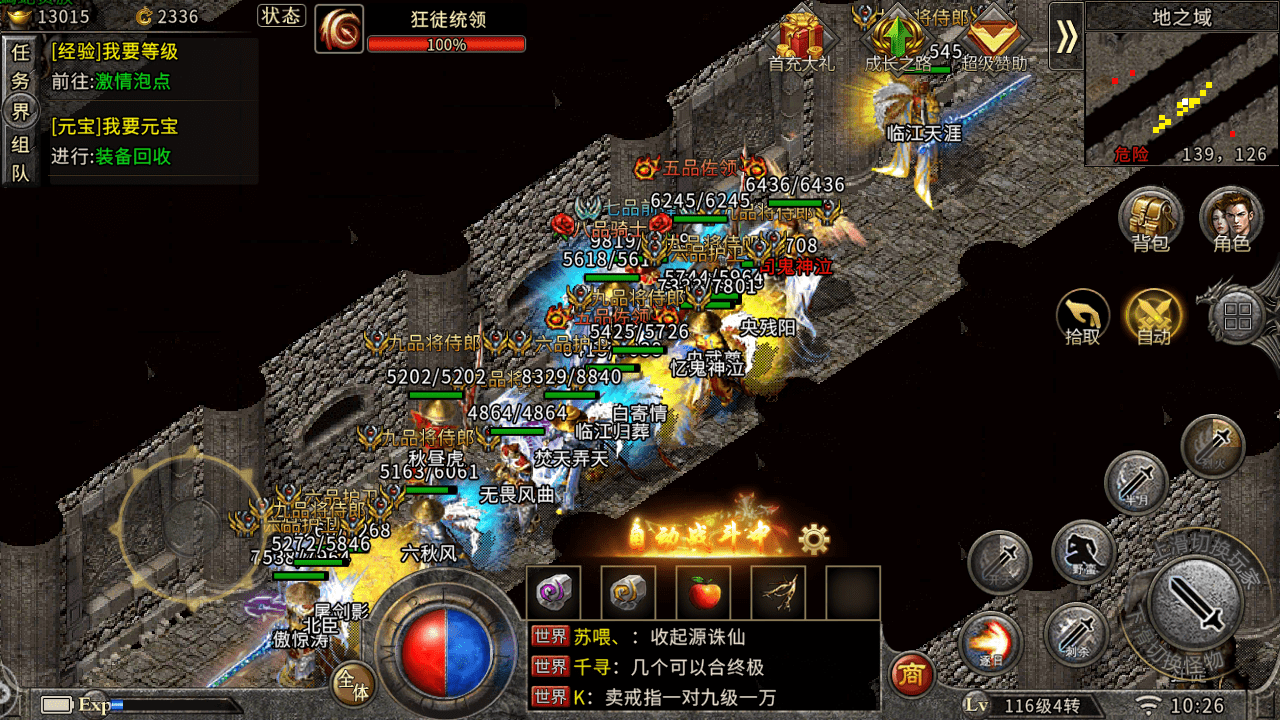Tap the 拾取 pickup button

1083,318
